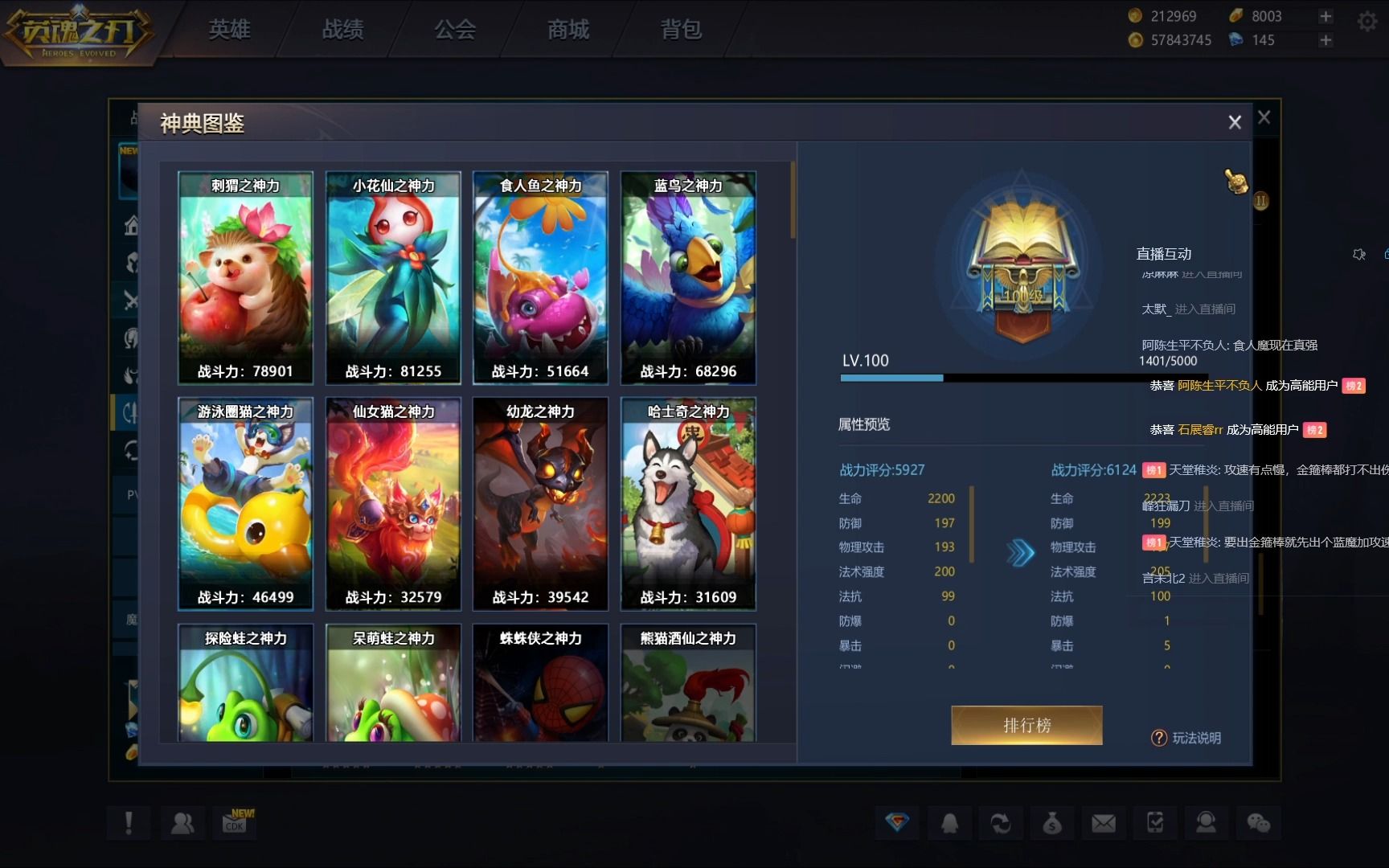Open the 商城 shop tab
The height and width of the screenshot is (868, 1389).
[x=568, y=30]
